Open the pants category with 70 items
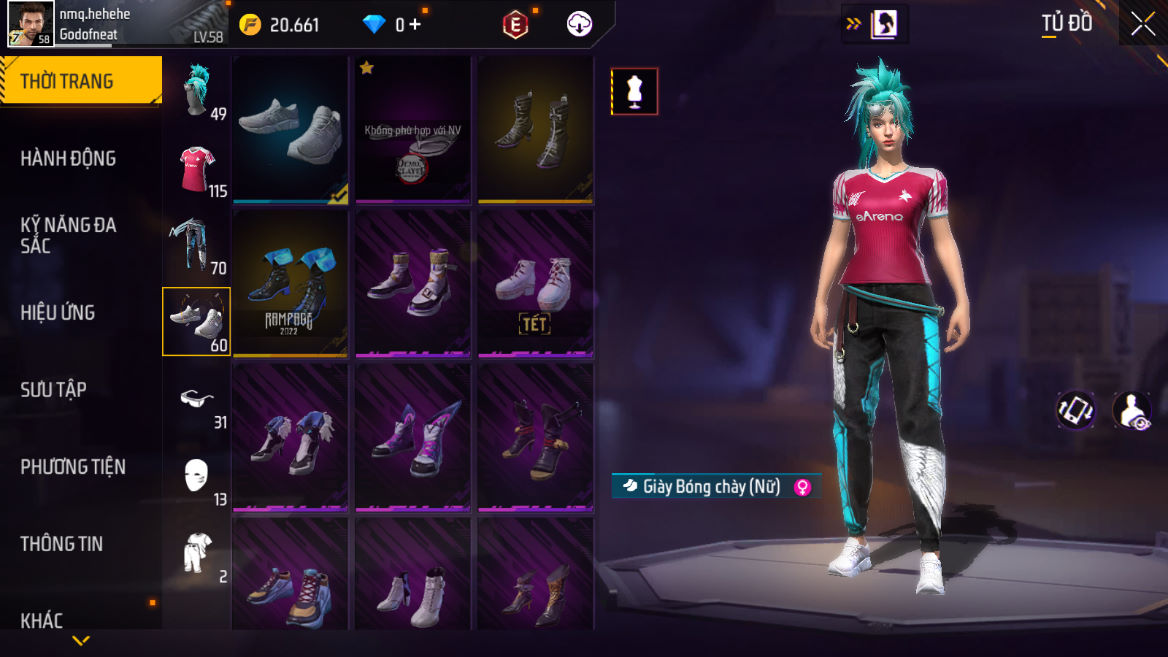 coord(197,244)
